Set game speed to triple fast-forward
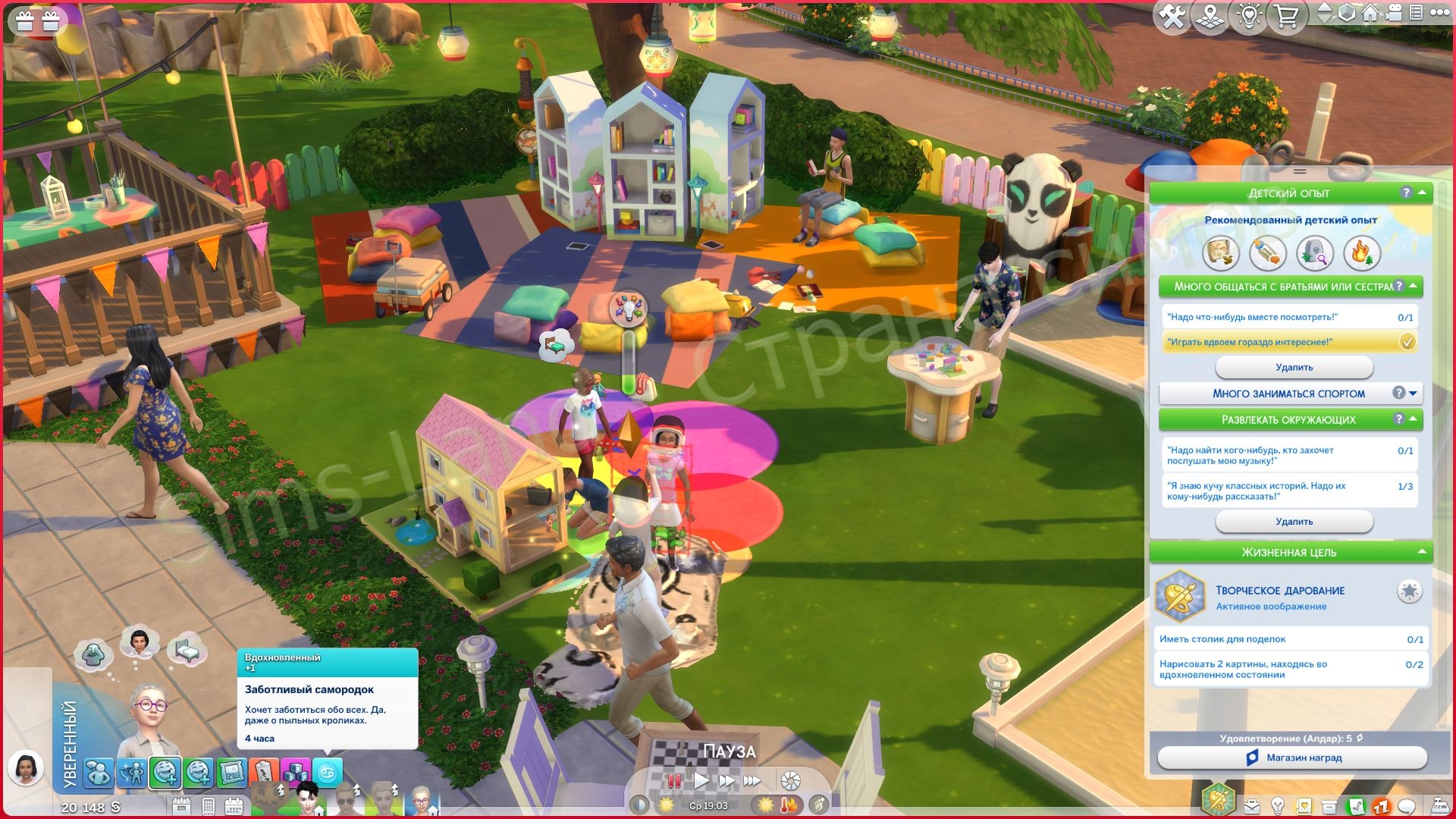 (x=752, y=780)
